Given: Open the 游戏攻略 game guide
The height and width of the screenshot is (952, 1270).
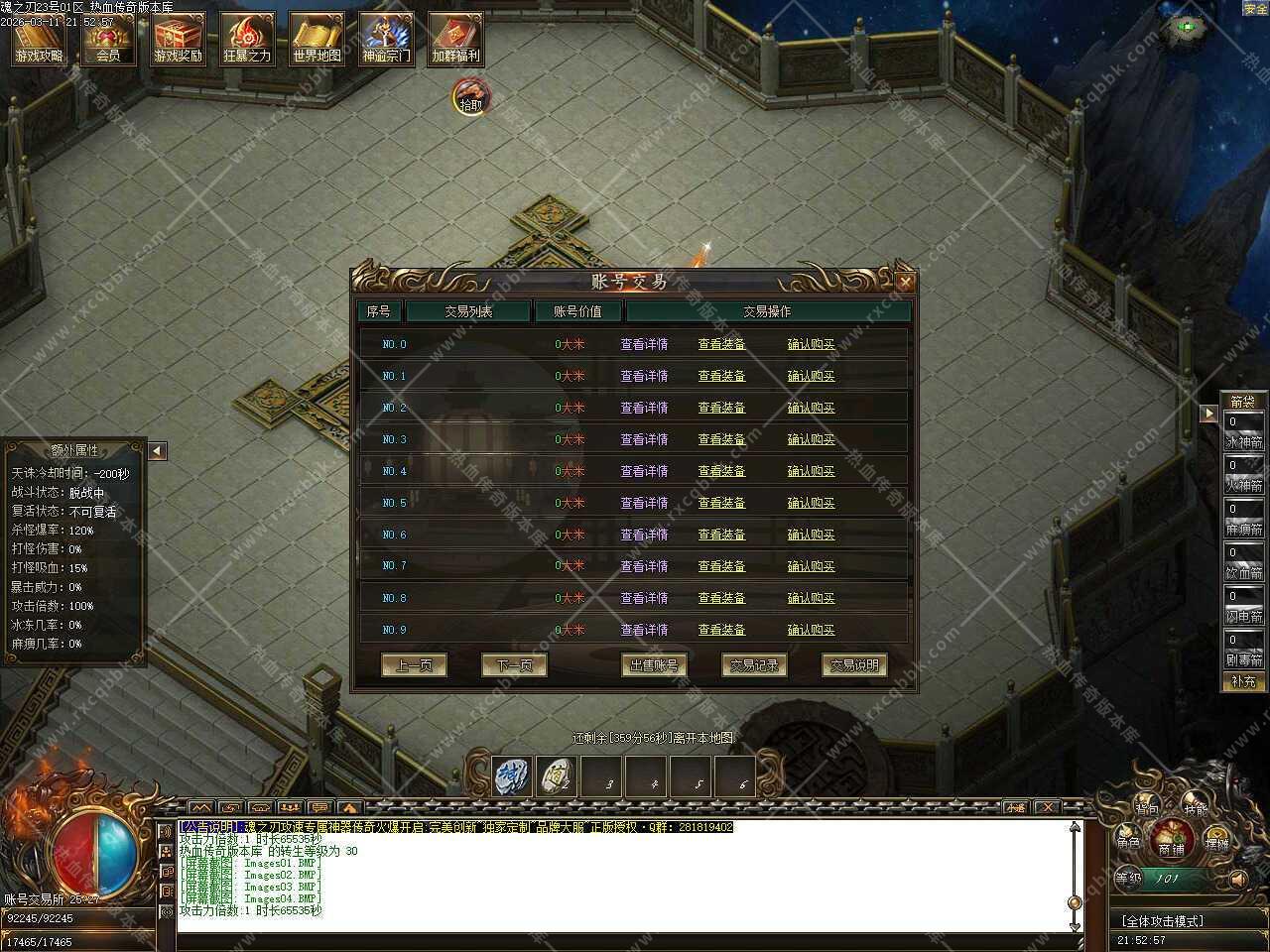Looking at the screenshot, I should pyautogui.click(x=39, y=40).
